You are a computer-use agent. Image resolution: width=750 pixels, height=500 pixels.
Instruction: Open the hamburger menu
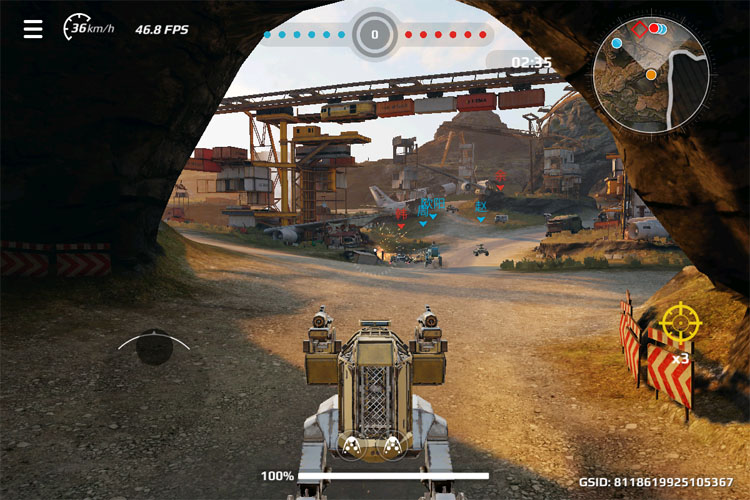[x=33, y=29]
